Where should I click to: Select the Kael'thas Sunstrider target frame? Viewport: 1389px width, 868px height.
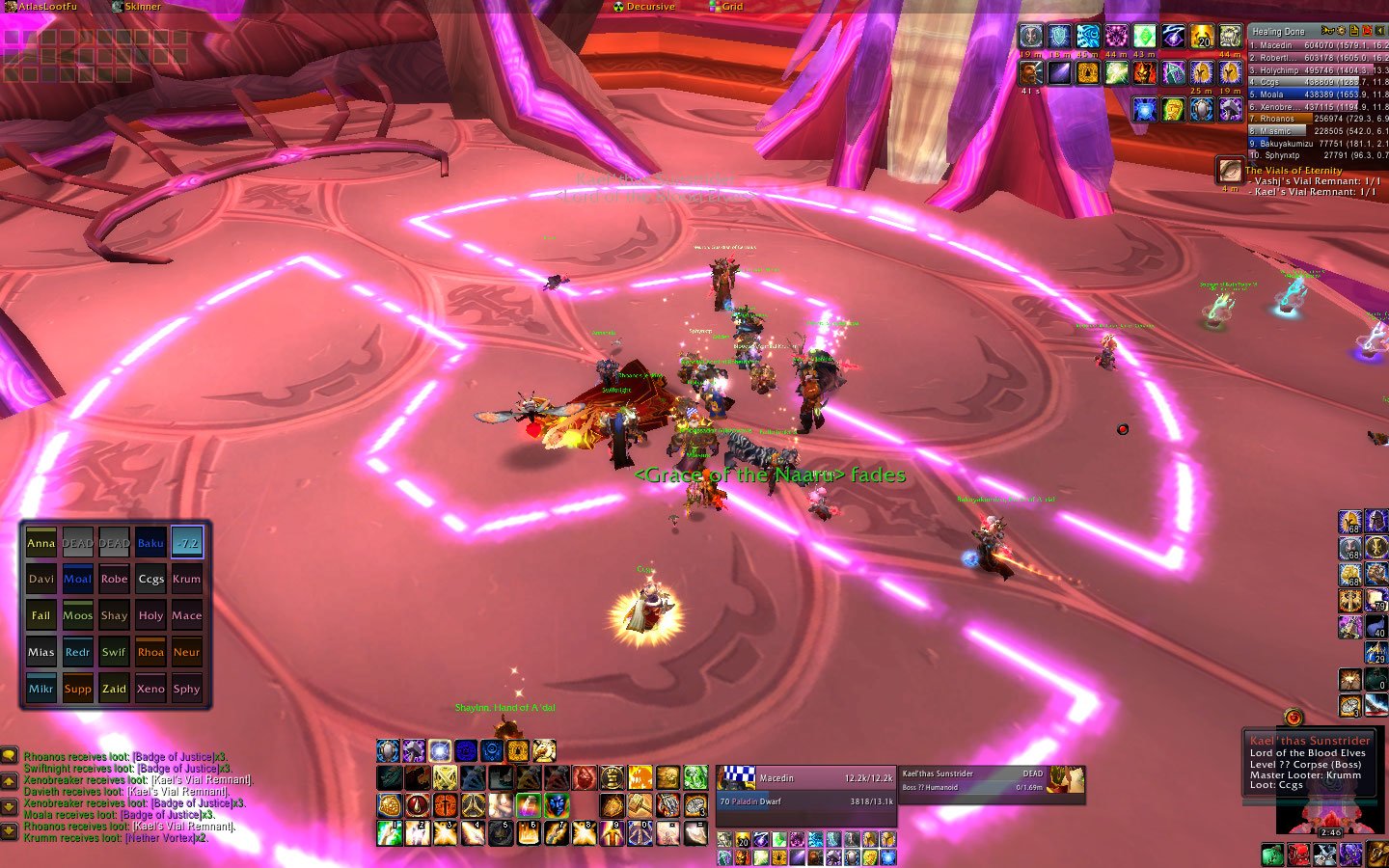(991, 780)
